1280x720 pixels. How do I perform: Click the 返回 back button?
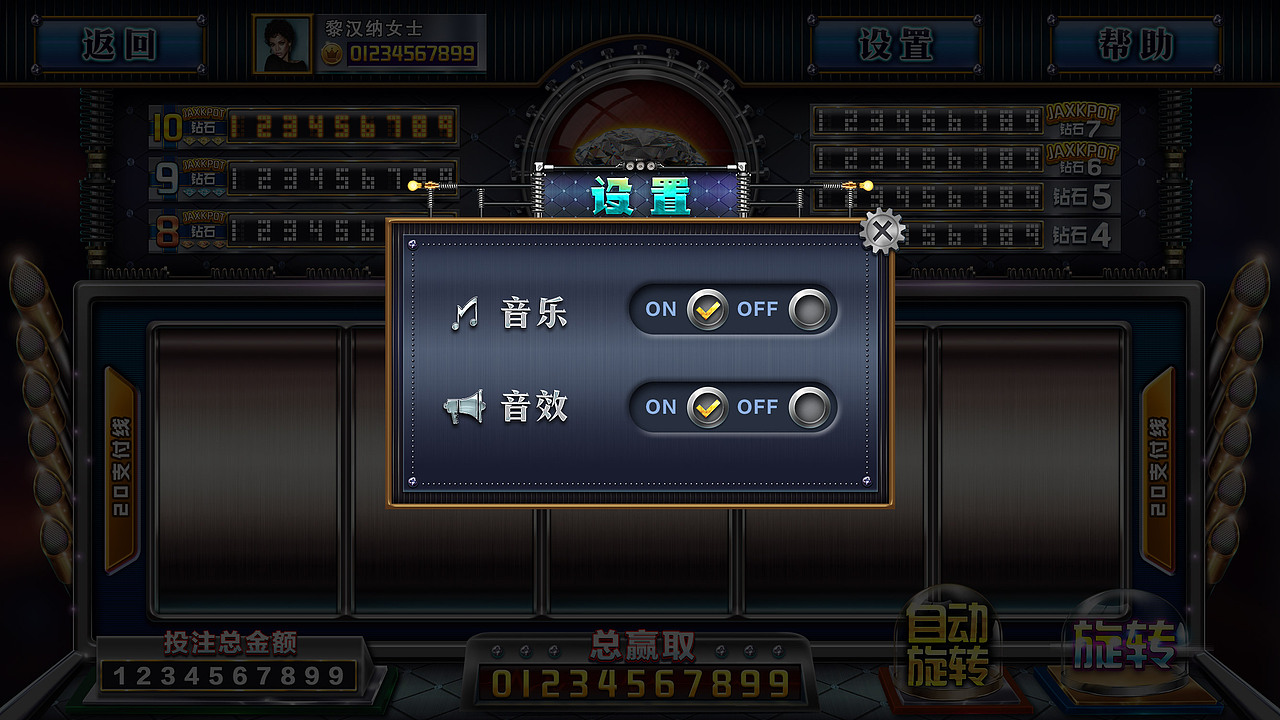pyautogui.click(x=120, y=45)
